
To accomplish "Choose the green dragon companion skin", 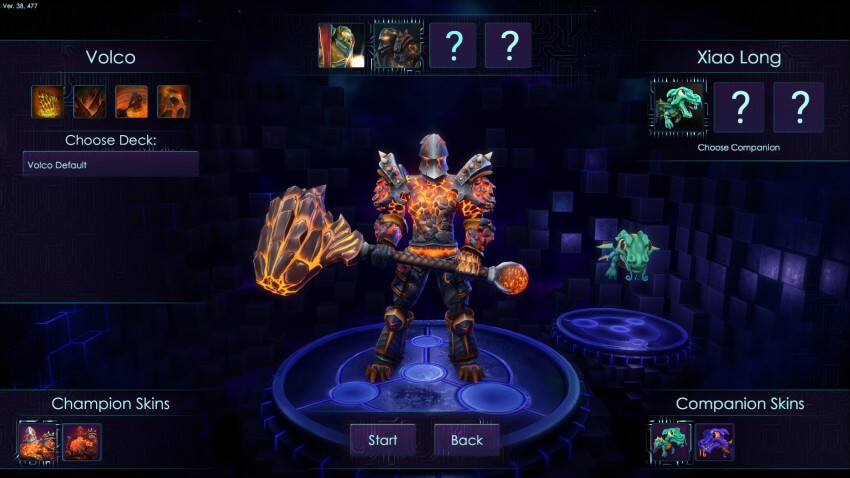I will [670, 441].
